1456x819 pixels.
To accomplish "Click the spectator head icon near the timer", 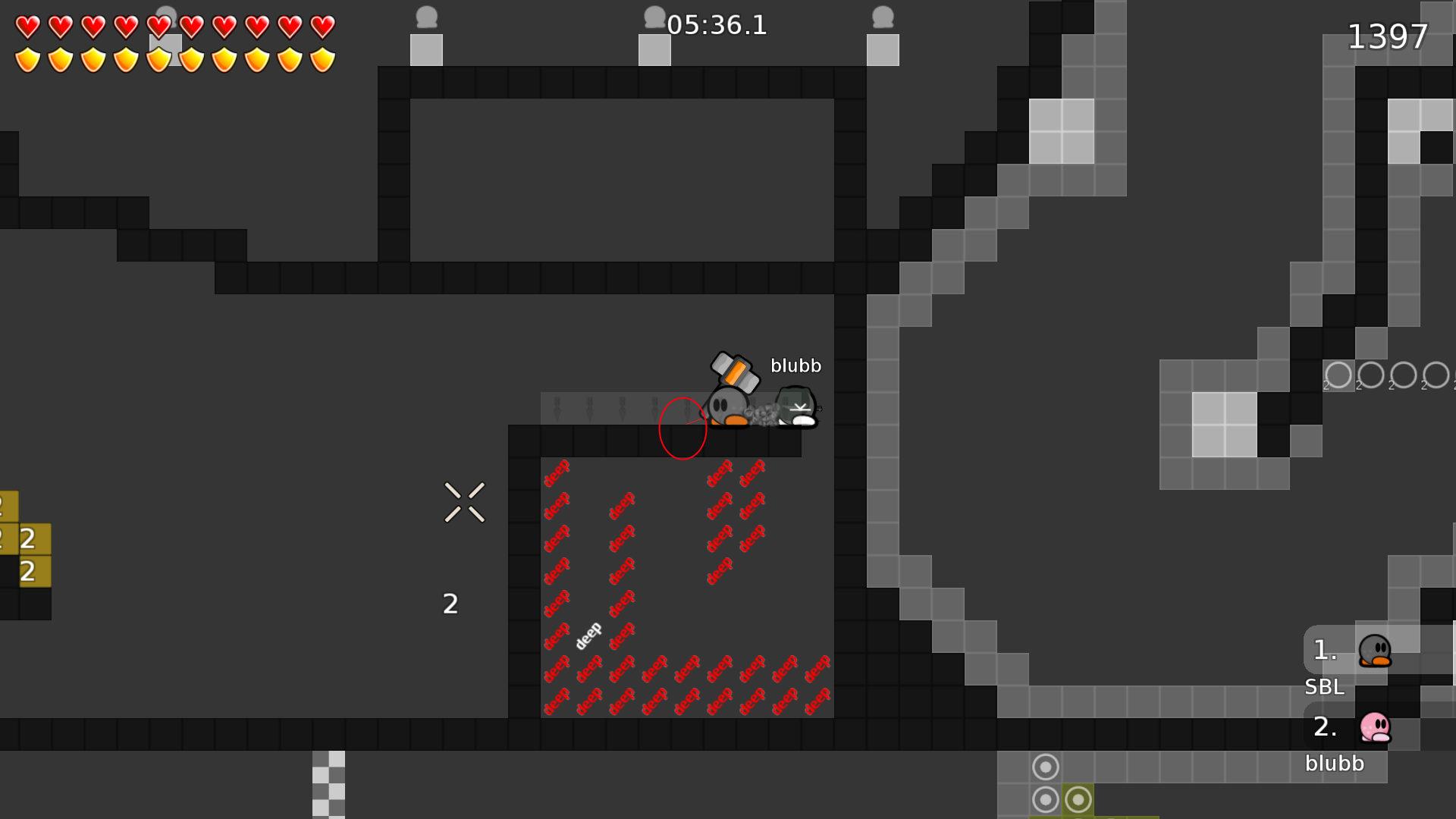I will click(654, 17).
